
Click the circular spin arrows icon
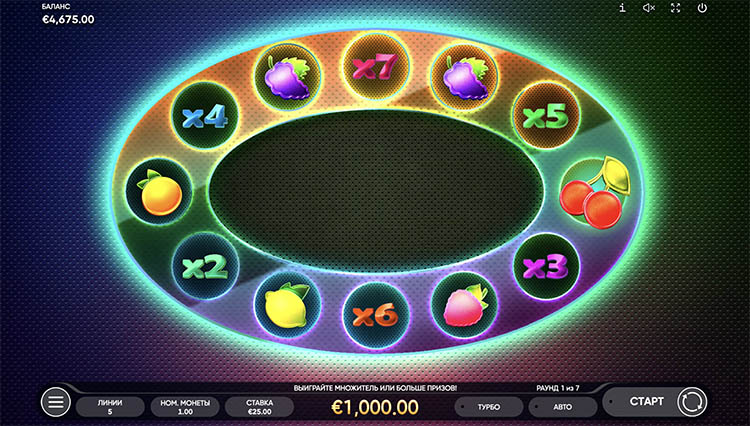[691, 403]
